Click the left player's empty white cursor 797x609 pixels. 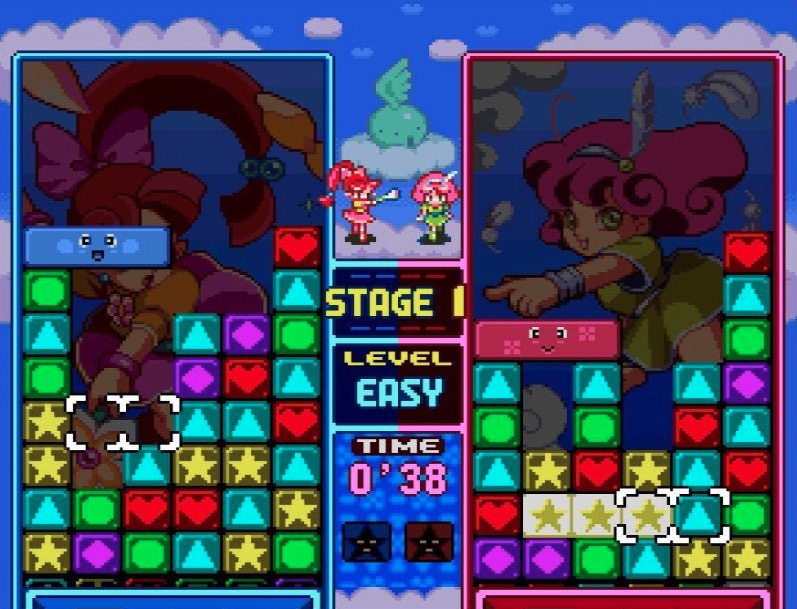[122, 422]
